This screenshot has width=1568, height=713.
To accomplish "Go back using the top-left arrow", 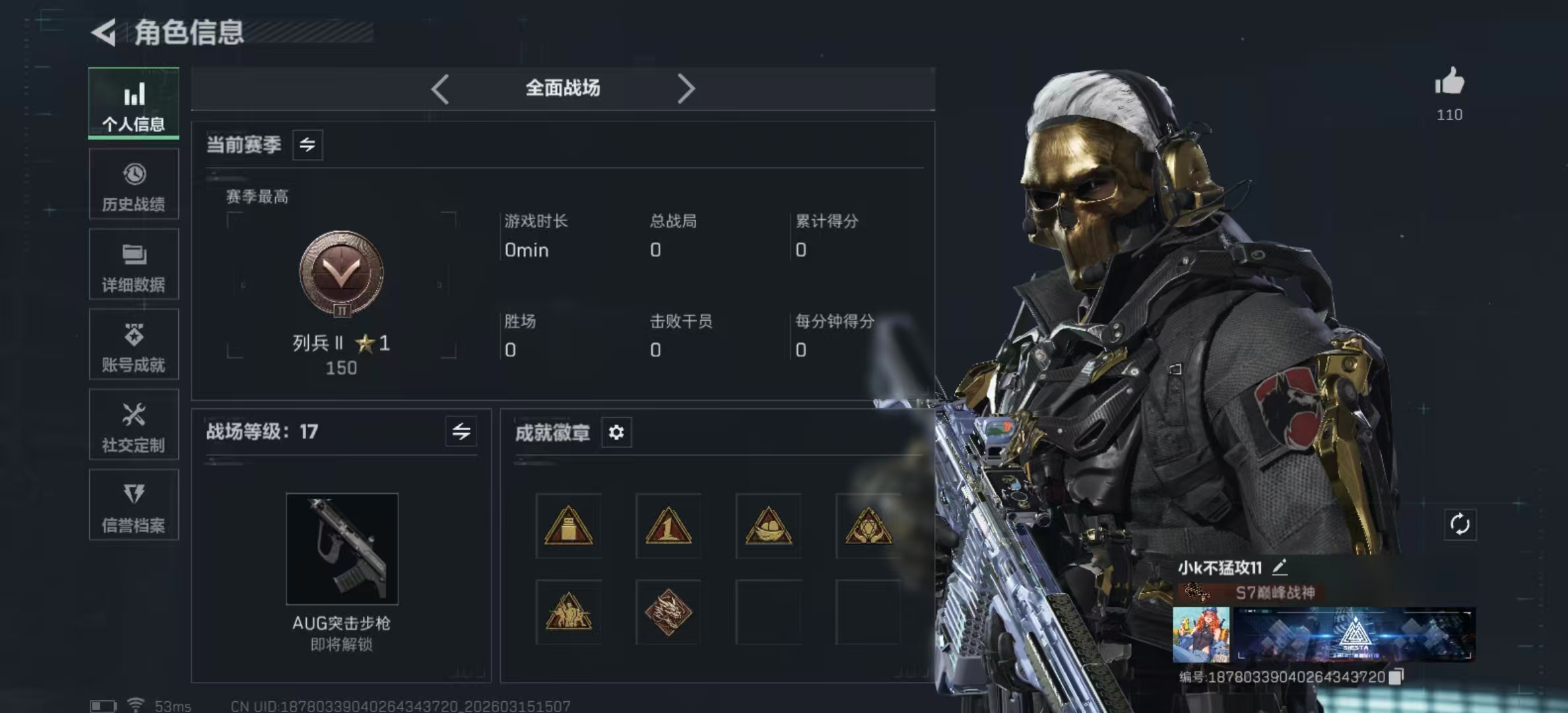I will click(104, 32).
